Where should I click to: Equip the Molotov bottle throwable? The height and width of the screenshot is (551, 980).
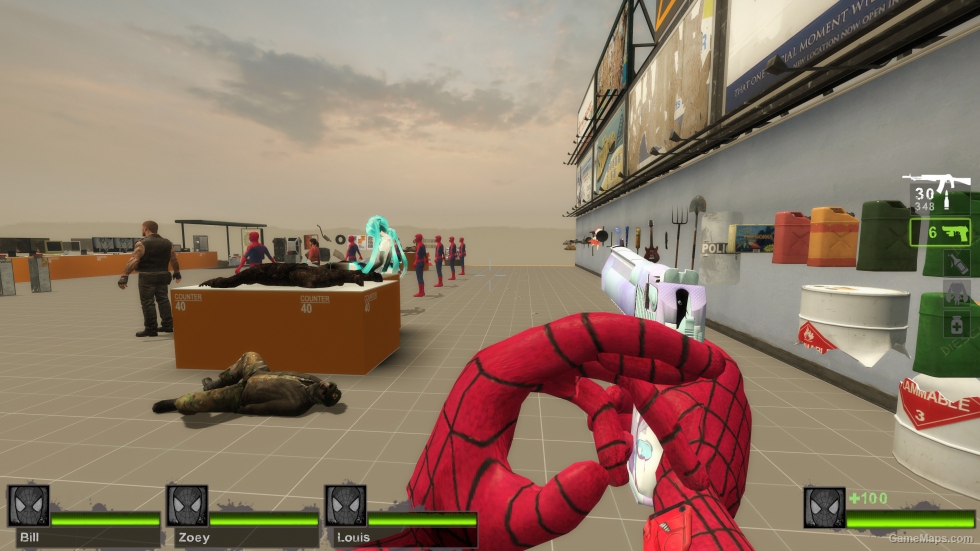955,264
